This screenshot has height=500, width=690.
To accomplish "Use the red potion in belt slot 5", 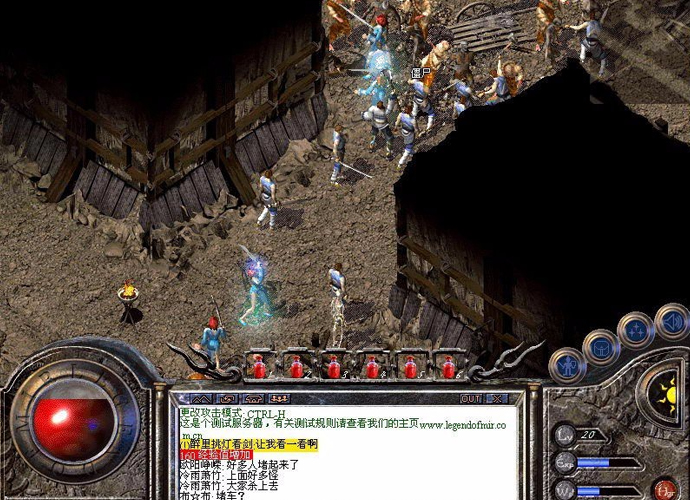I will (410, 367).
